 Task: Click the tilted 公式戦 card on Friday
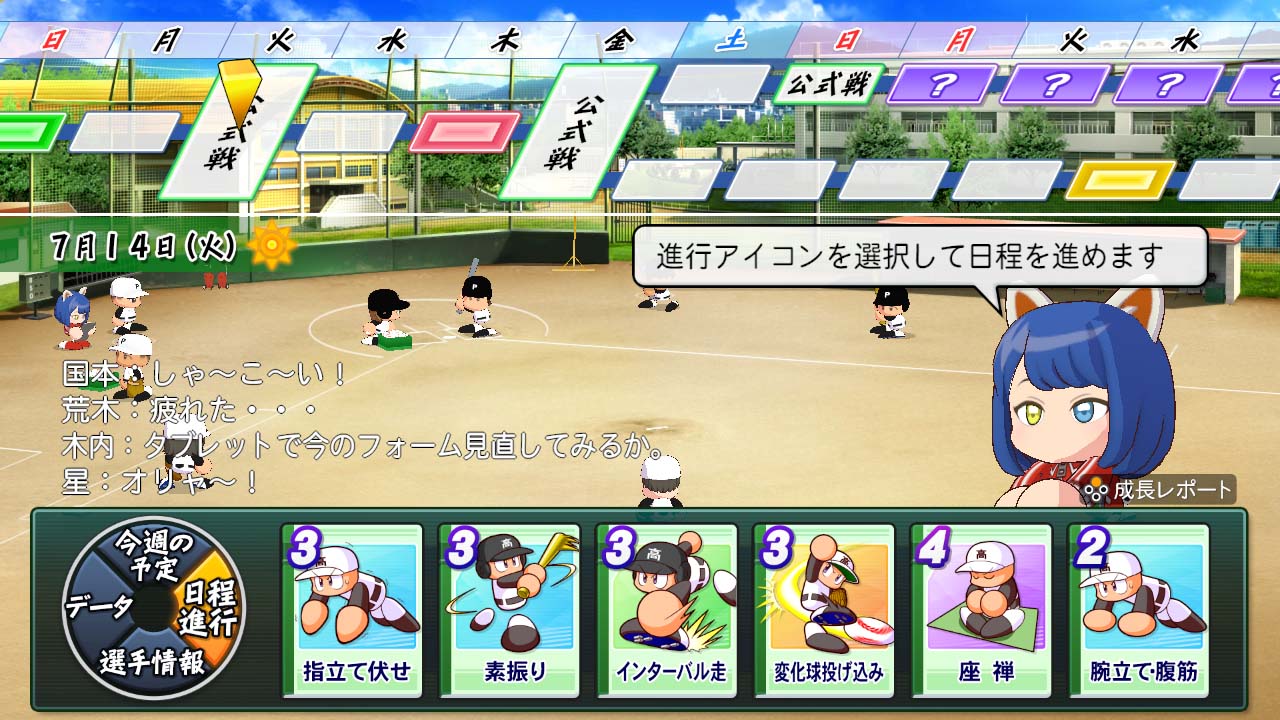[577, 130]
